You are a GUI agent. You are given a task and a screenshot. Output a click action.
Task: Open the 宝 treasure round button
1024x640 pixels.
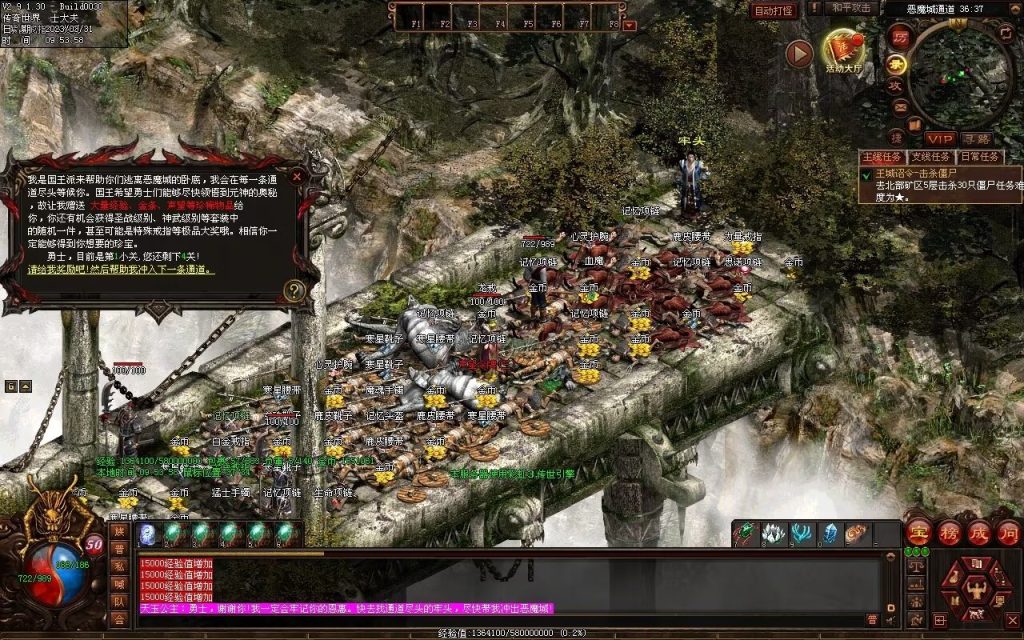click(x=919, y=531)
